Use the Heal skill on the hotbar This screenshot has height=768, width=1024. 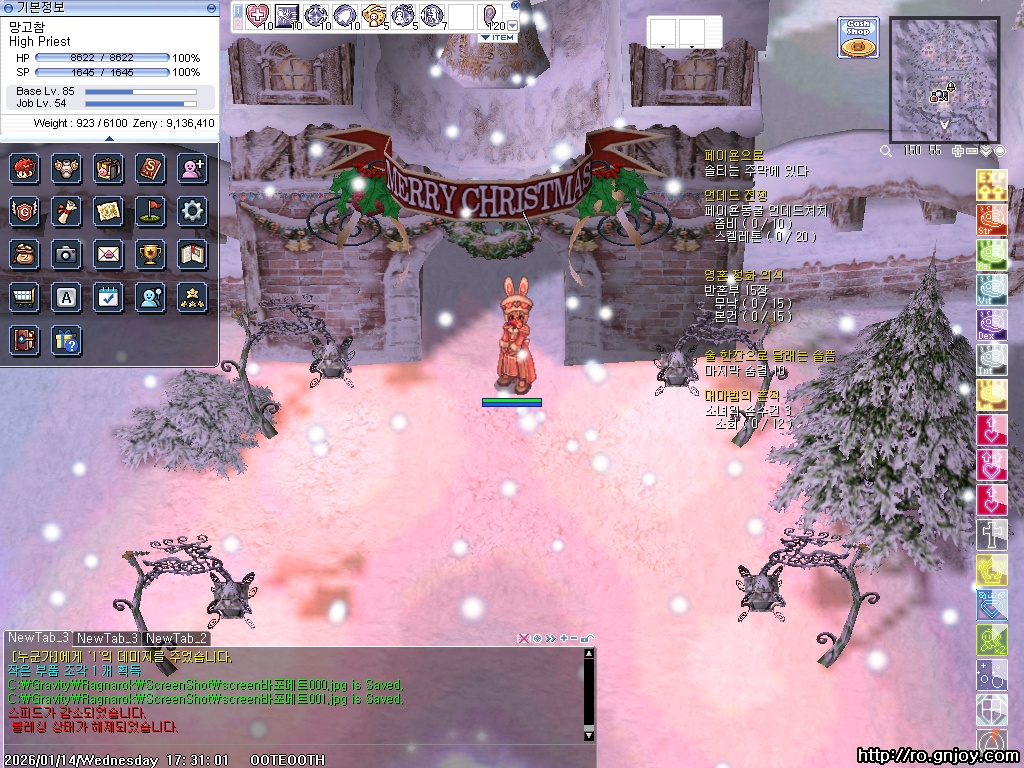[x=258, y=15]
